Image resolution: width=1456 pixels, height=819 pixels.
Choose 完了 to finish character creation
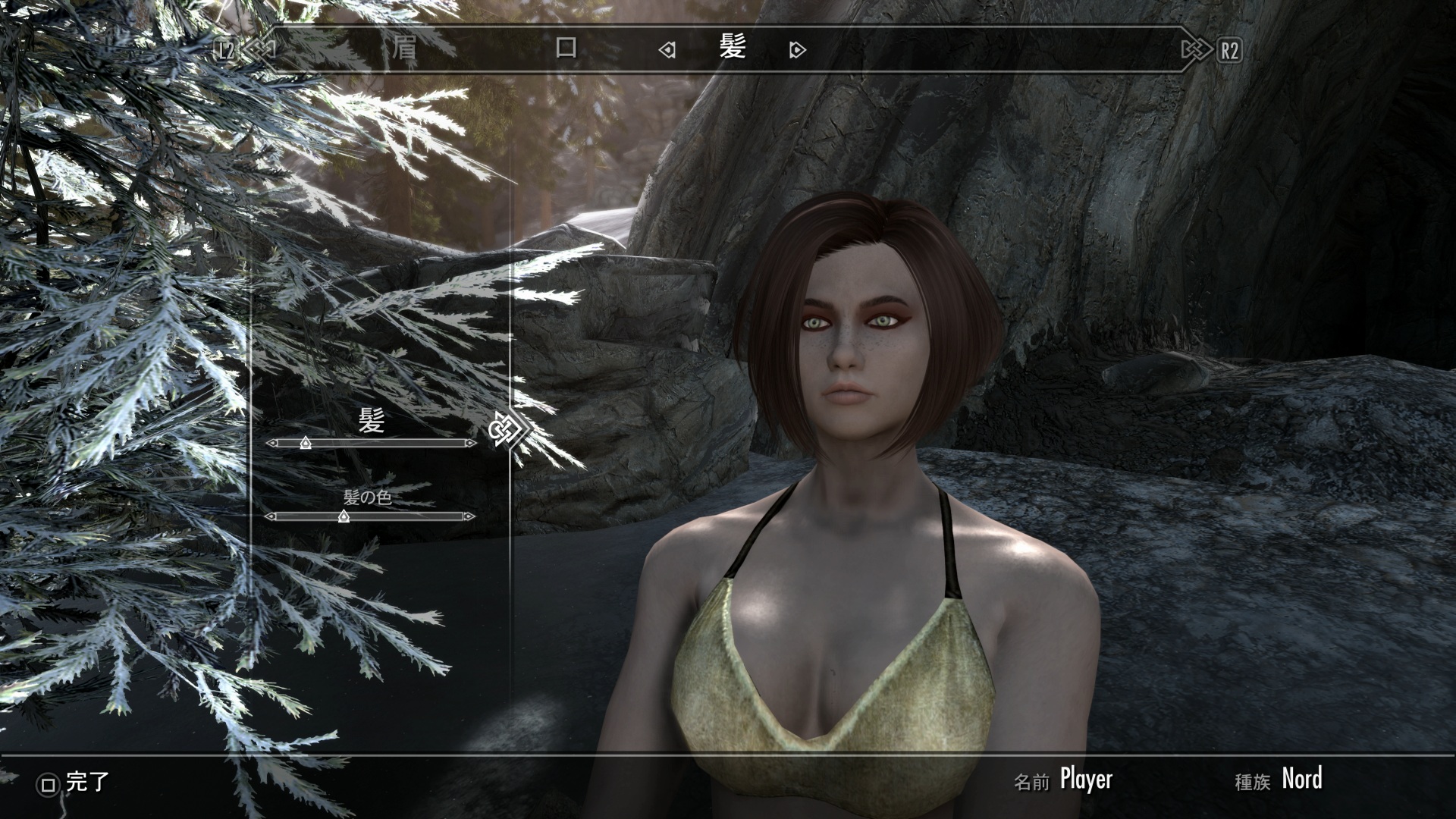[76, 783]
